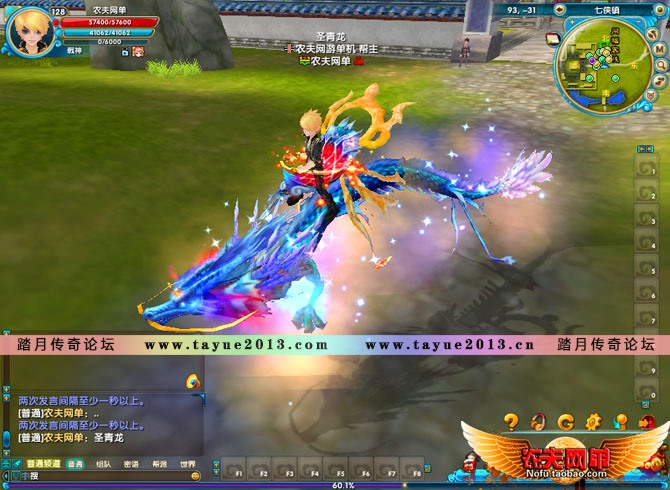670x490 pixels.
Task: Choose the 普通 chat tab
Action: pyautogui.click(x=75, y=464)
